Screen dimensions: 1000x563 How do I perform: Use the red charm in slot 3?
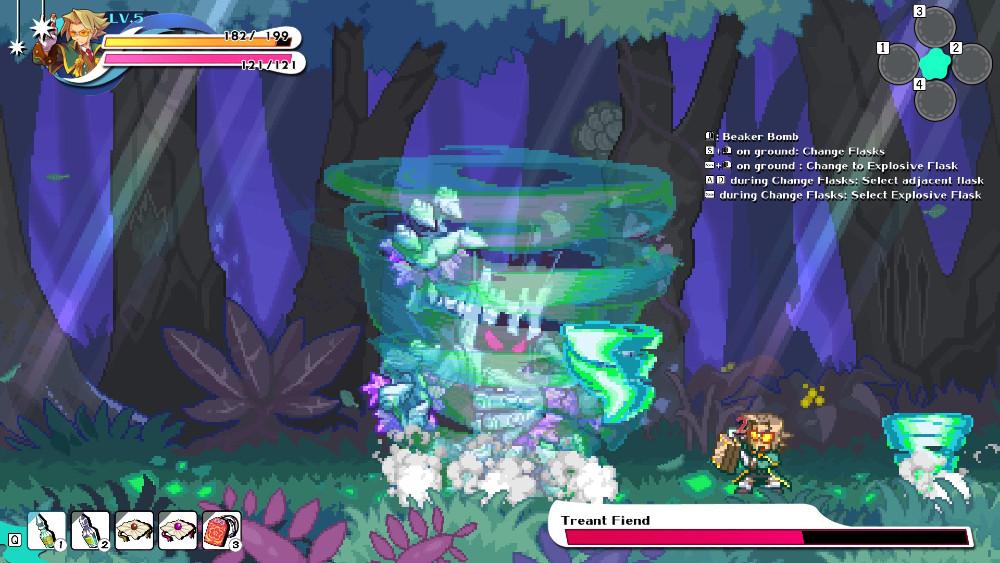point(221,529)
